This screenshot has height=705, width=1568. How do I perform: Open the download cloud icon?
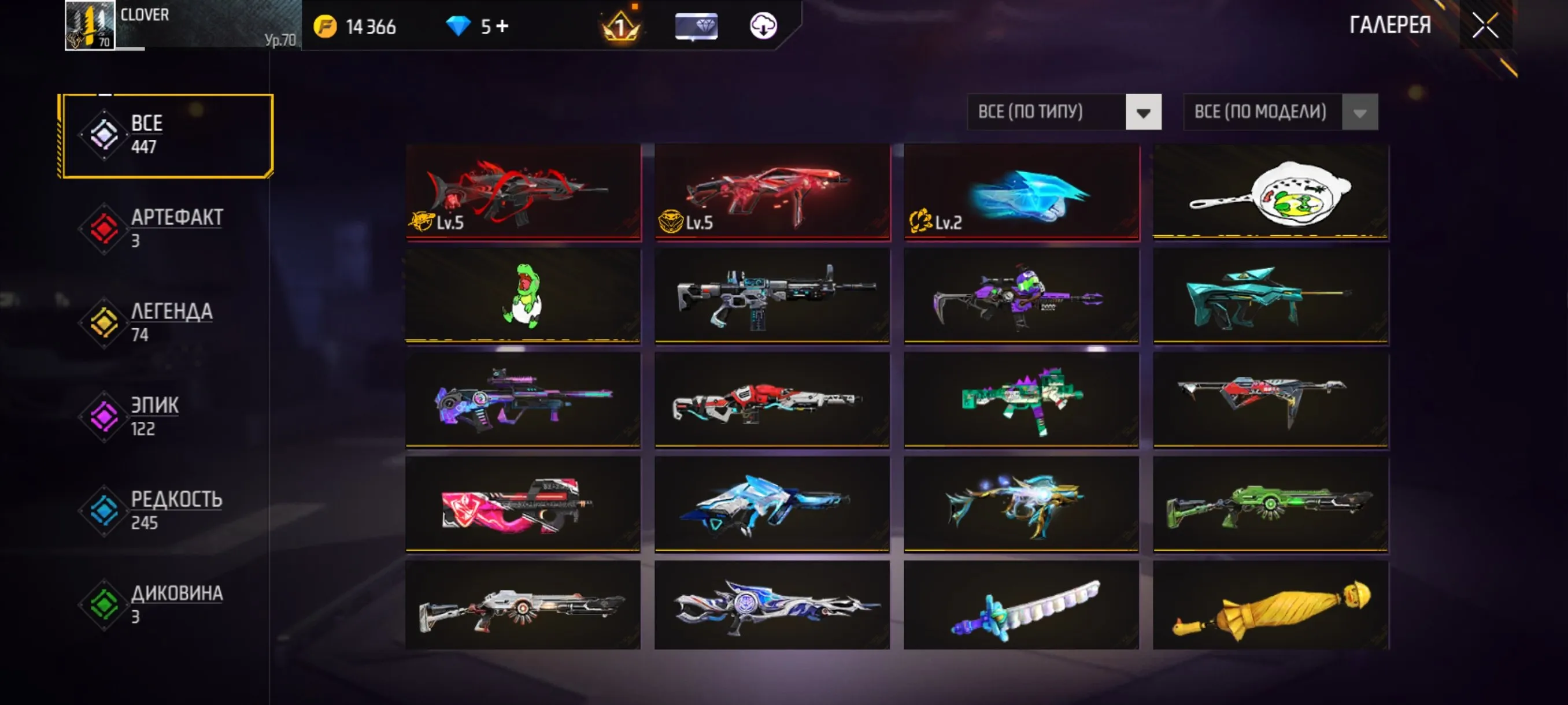[x=765, y=26]
